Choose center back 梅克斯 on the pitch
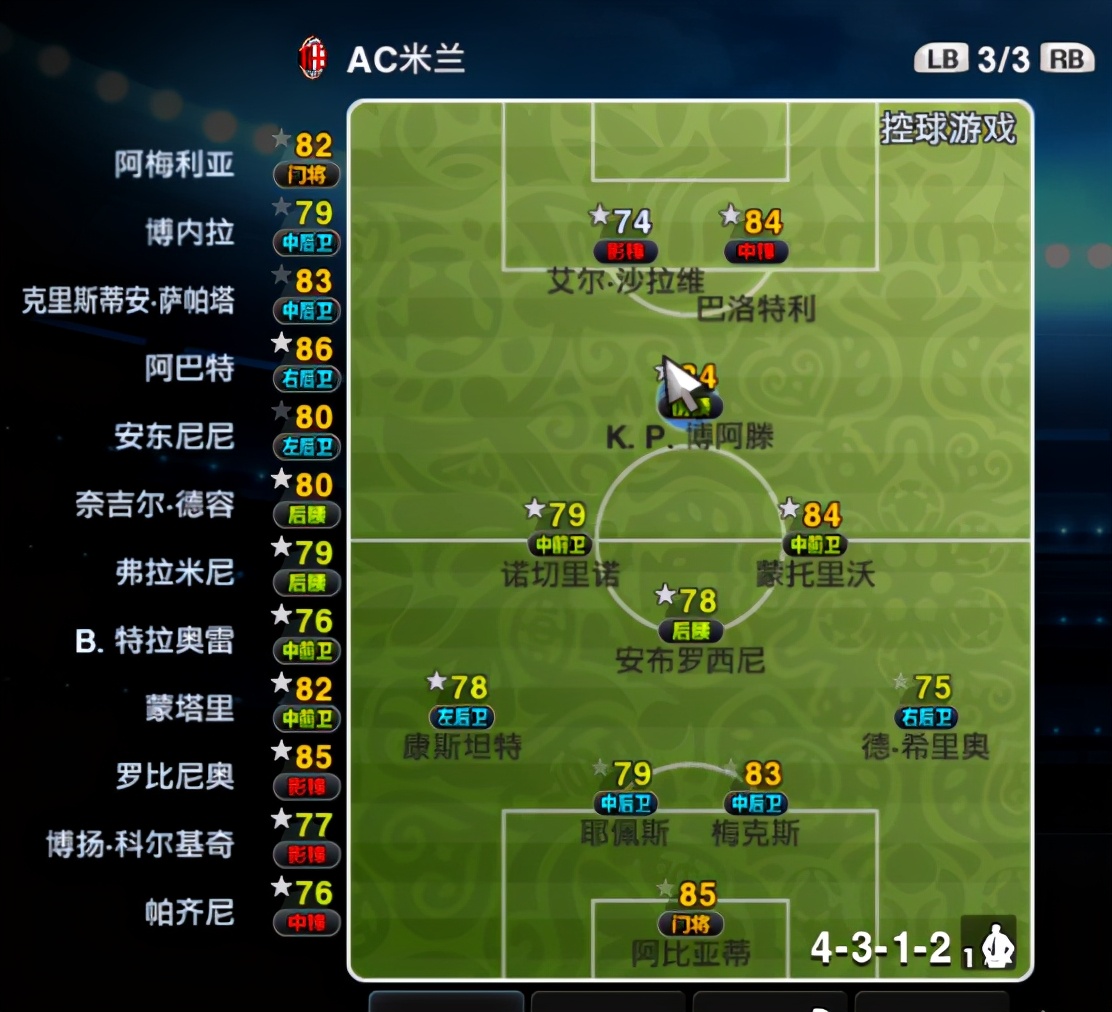Image resolution: width=1112 pixels, height=1012 pixels. click(x=756, y=802)
